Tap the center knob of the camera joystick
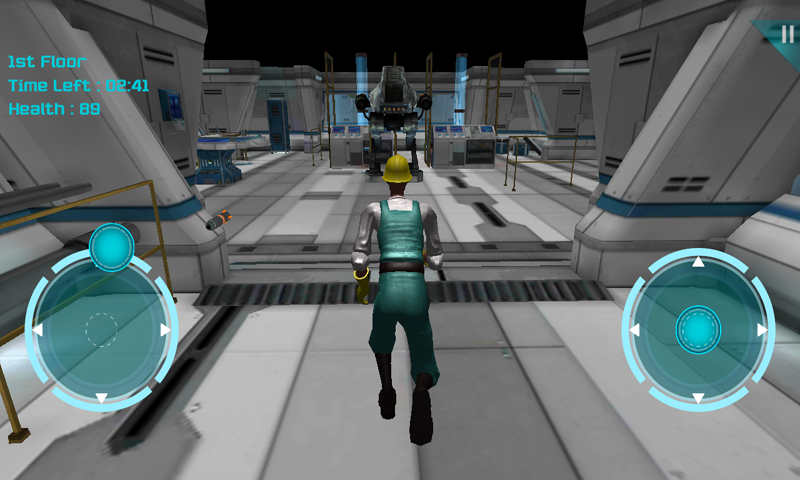The width and height of the screenshot is (800, 480). click(x=698, y=329)
